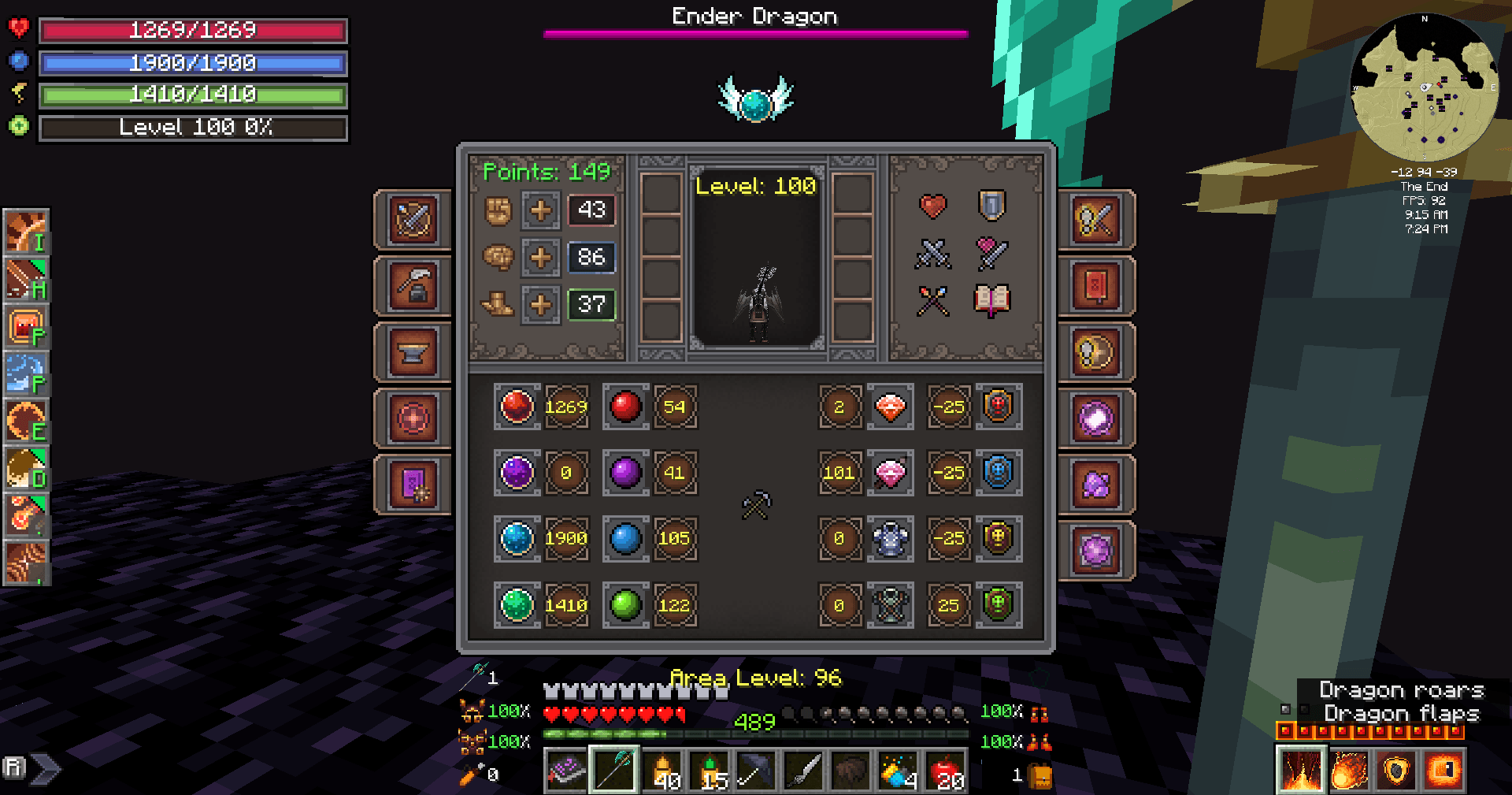Add a point to the fist strength stat
1512x795 pixels.
click(x=540, y=211)
